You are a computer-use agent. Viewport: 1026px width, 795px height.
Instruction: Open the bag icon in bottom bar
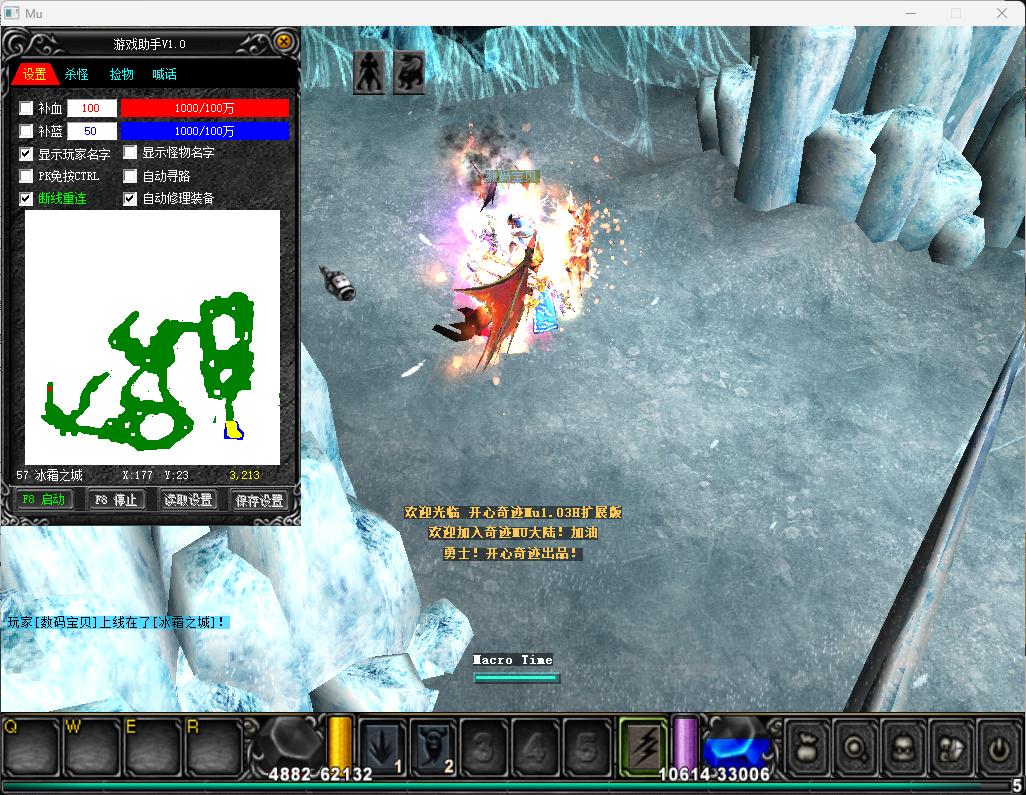click(807, 745)
